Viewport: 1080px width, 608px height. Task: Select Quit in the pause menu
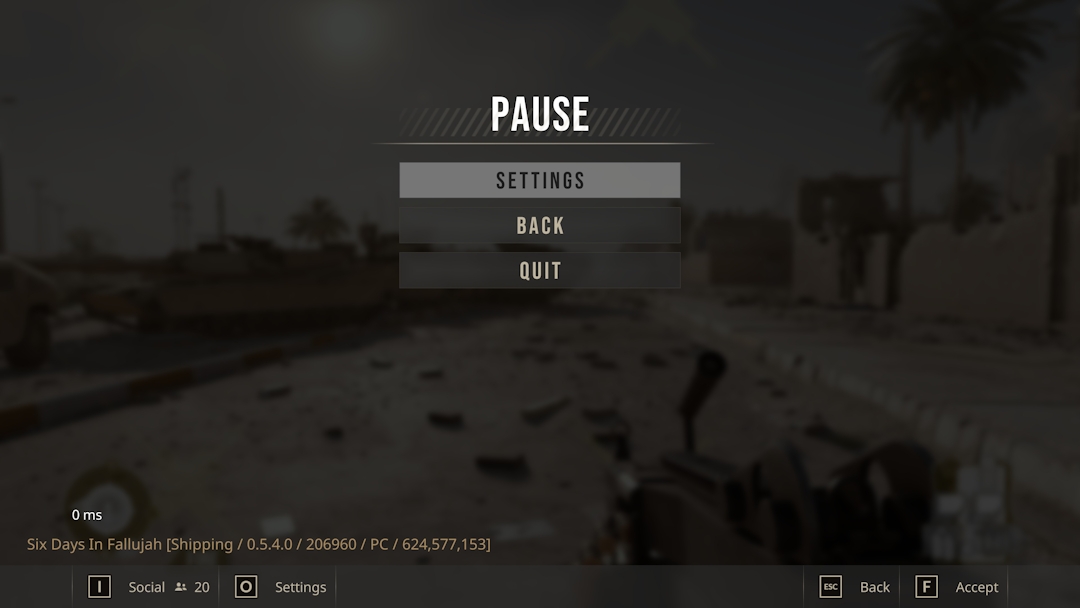(540, 270)
